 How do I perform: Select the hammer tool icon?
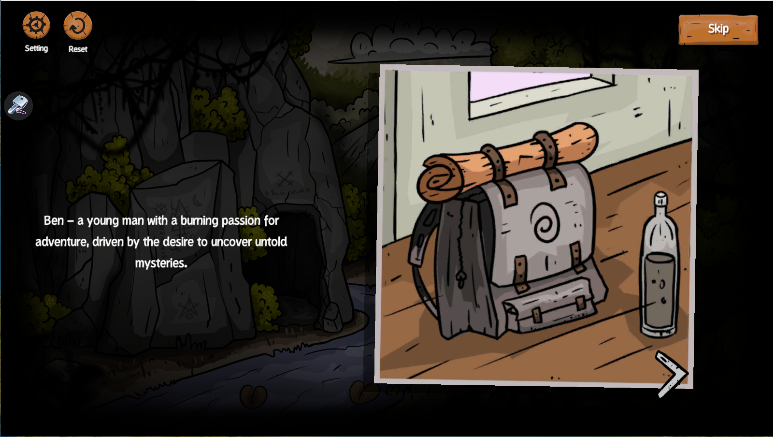19,104
